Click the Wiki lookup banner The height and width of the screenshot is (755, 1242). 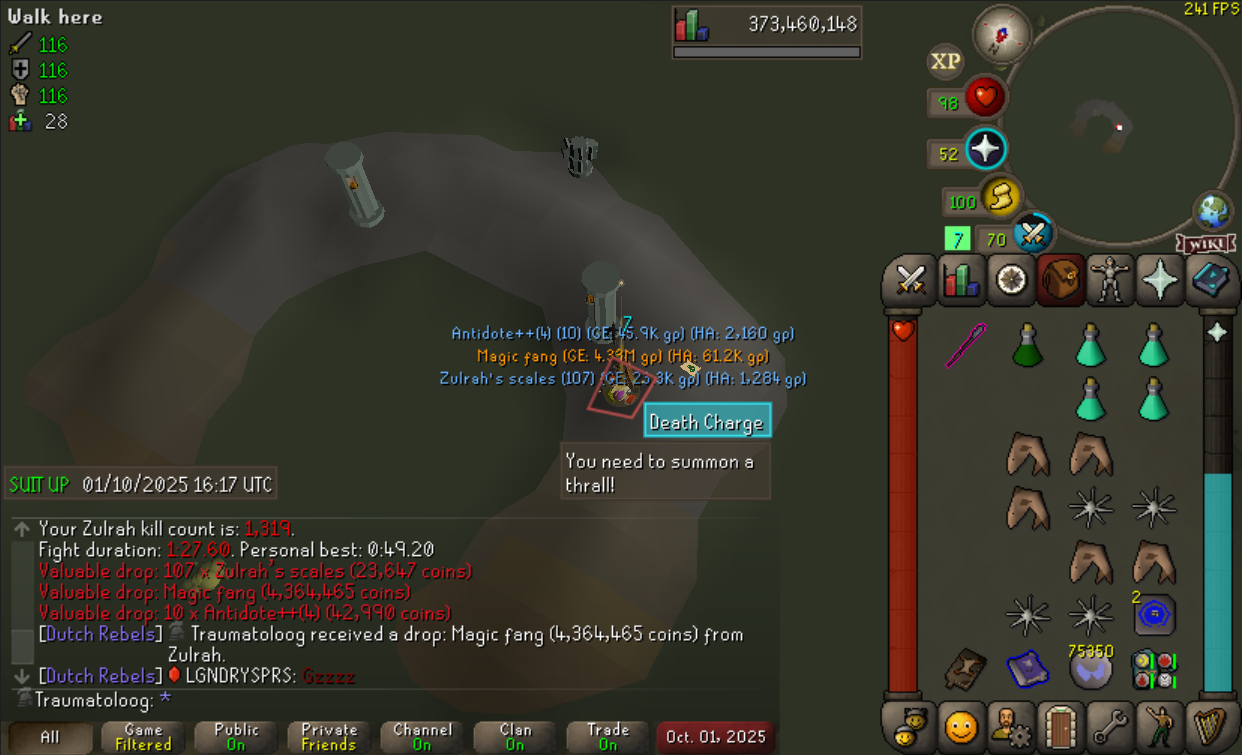pos(1206,244)
